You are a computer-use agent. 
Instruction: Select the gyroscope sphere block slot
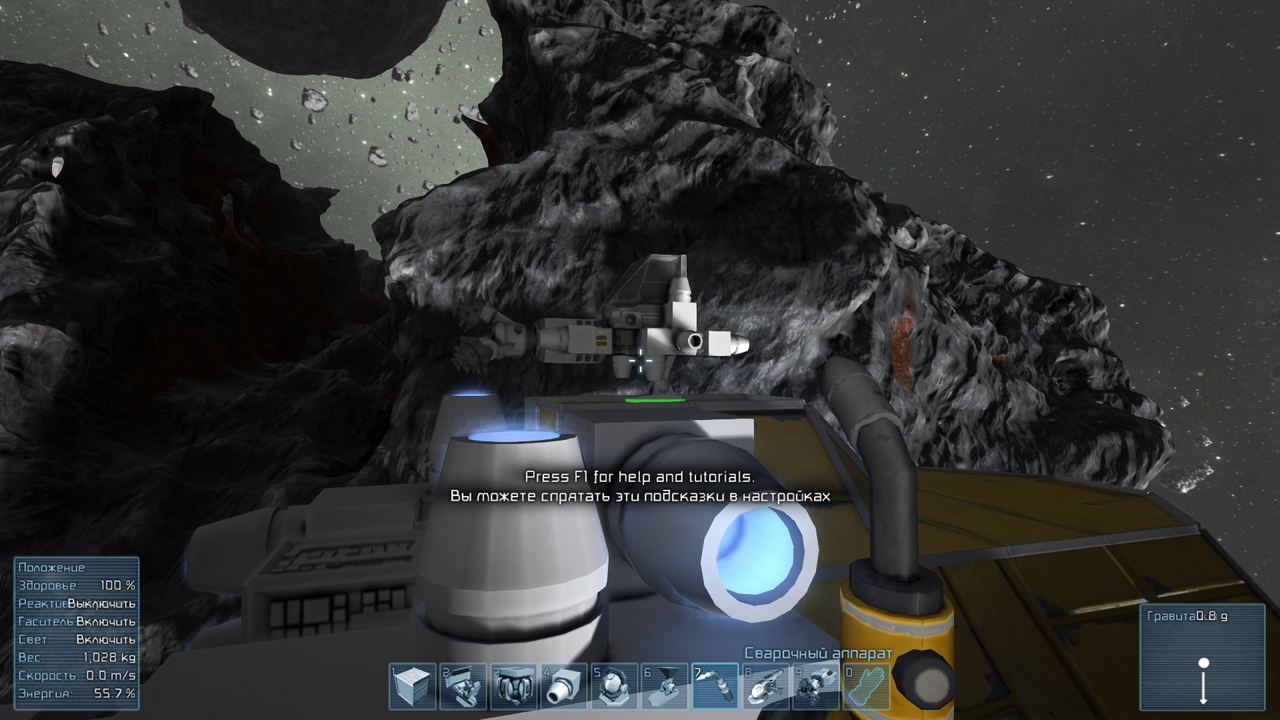(614, 687)
